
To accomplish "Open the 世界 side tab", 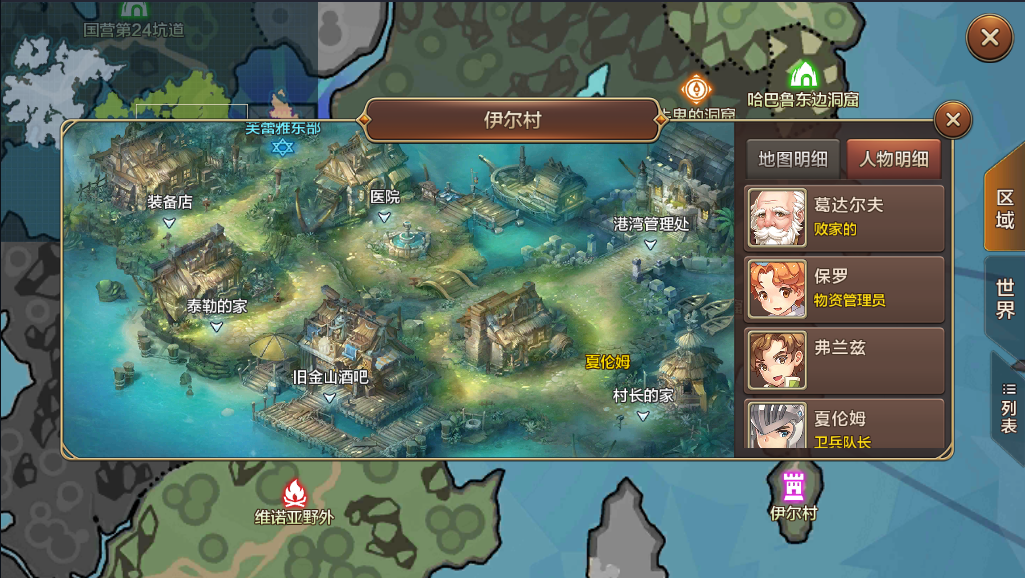I will (1005, 298).
